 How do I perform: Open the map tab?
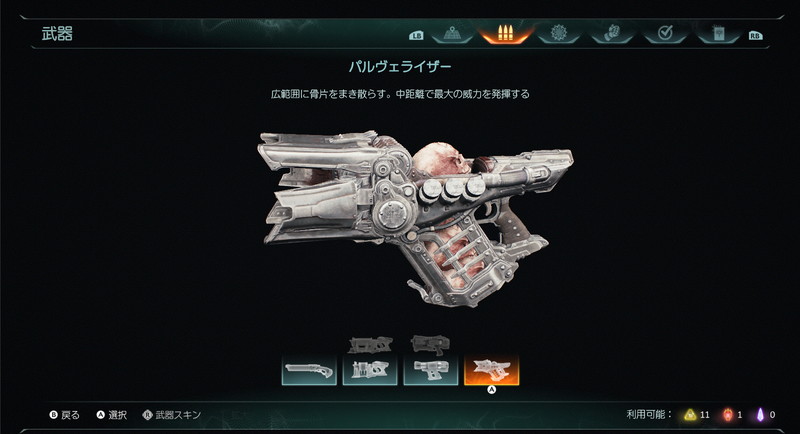tap(451, 34)
